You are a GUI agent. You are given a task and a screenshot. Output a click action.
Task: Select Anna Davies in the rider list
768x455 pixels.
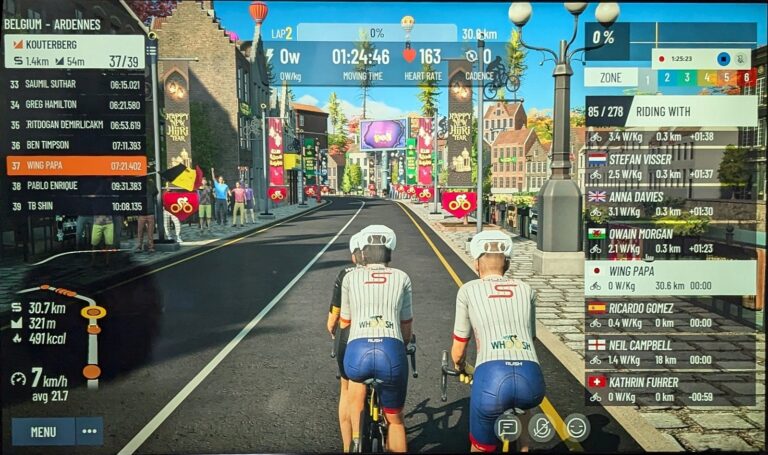pos(670,203)
